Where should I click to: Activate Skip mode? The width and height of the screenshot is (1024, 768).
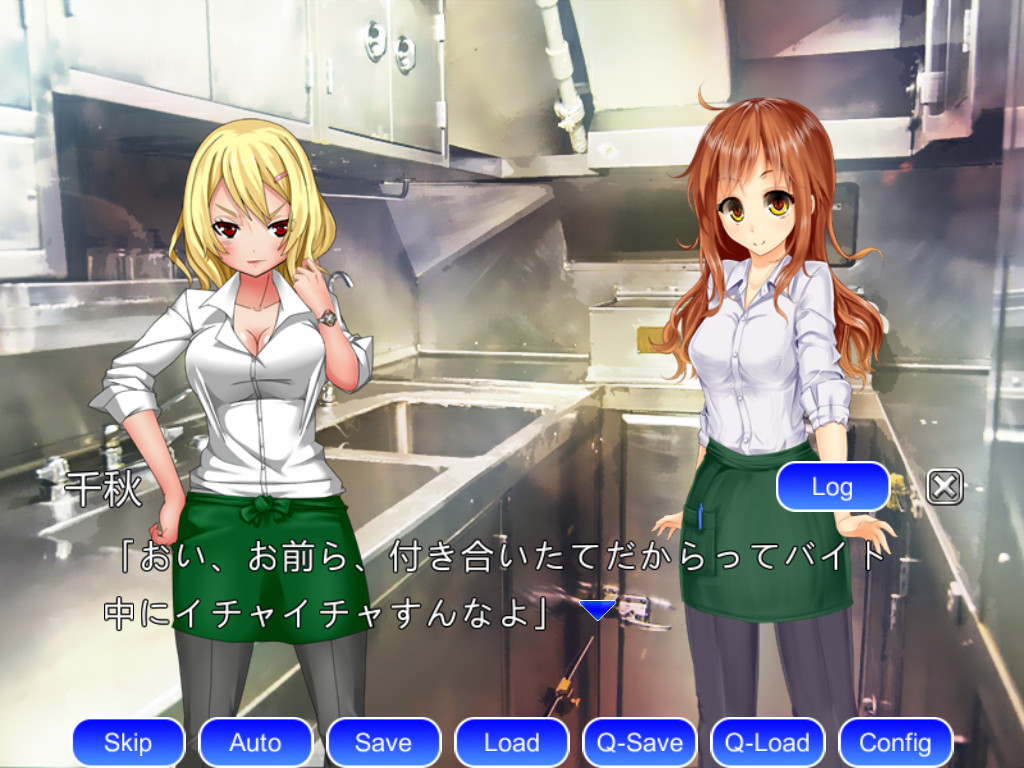point(128,742)
